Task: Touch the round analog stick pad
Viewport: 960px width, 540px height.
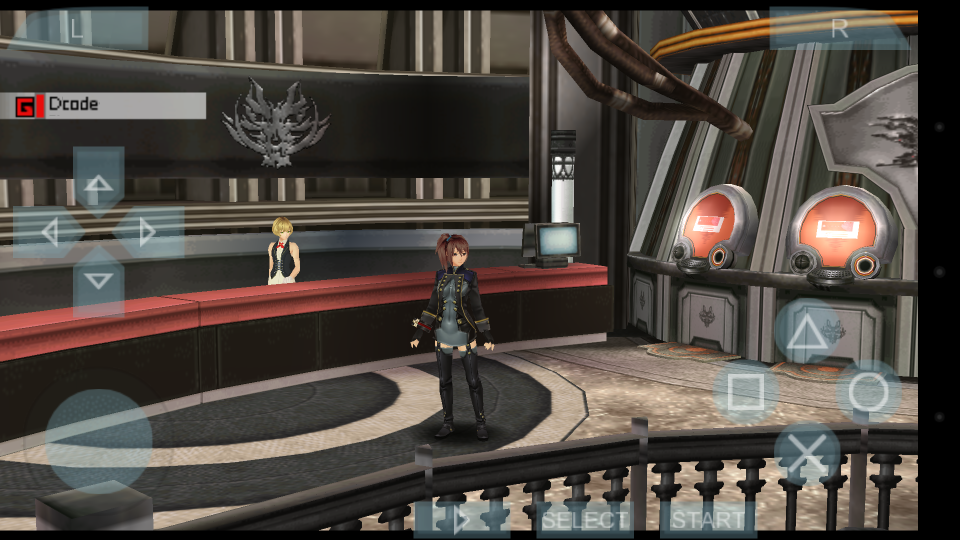Action: (99, 440)
